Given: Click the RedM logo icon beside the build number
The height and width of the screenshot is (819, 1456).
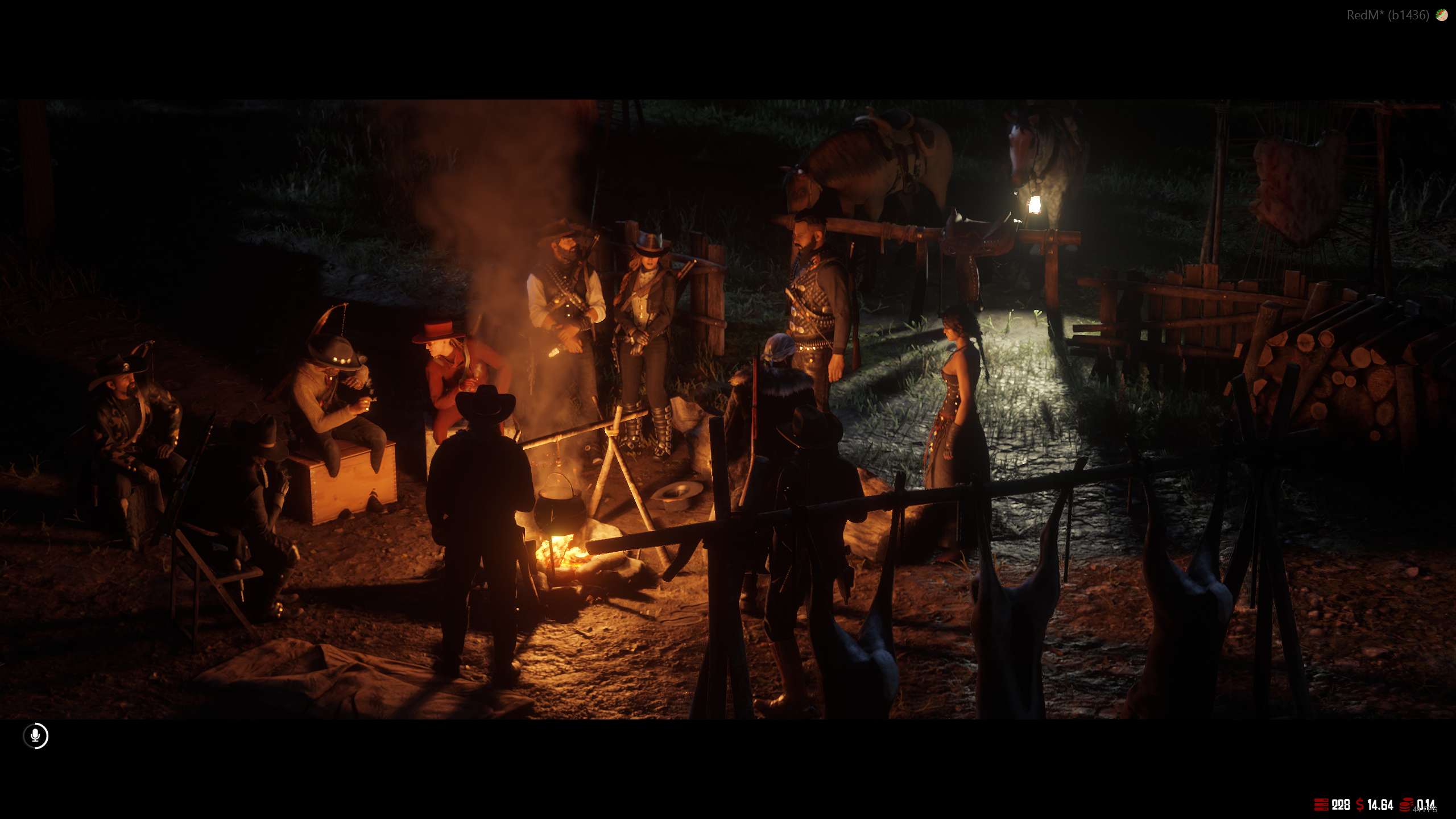Looking at the screenshot, I should pyautogui.click(x=1442, y=15).
